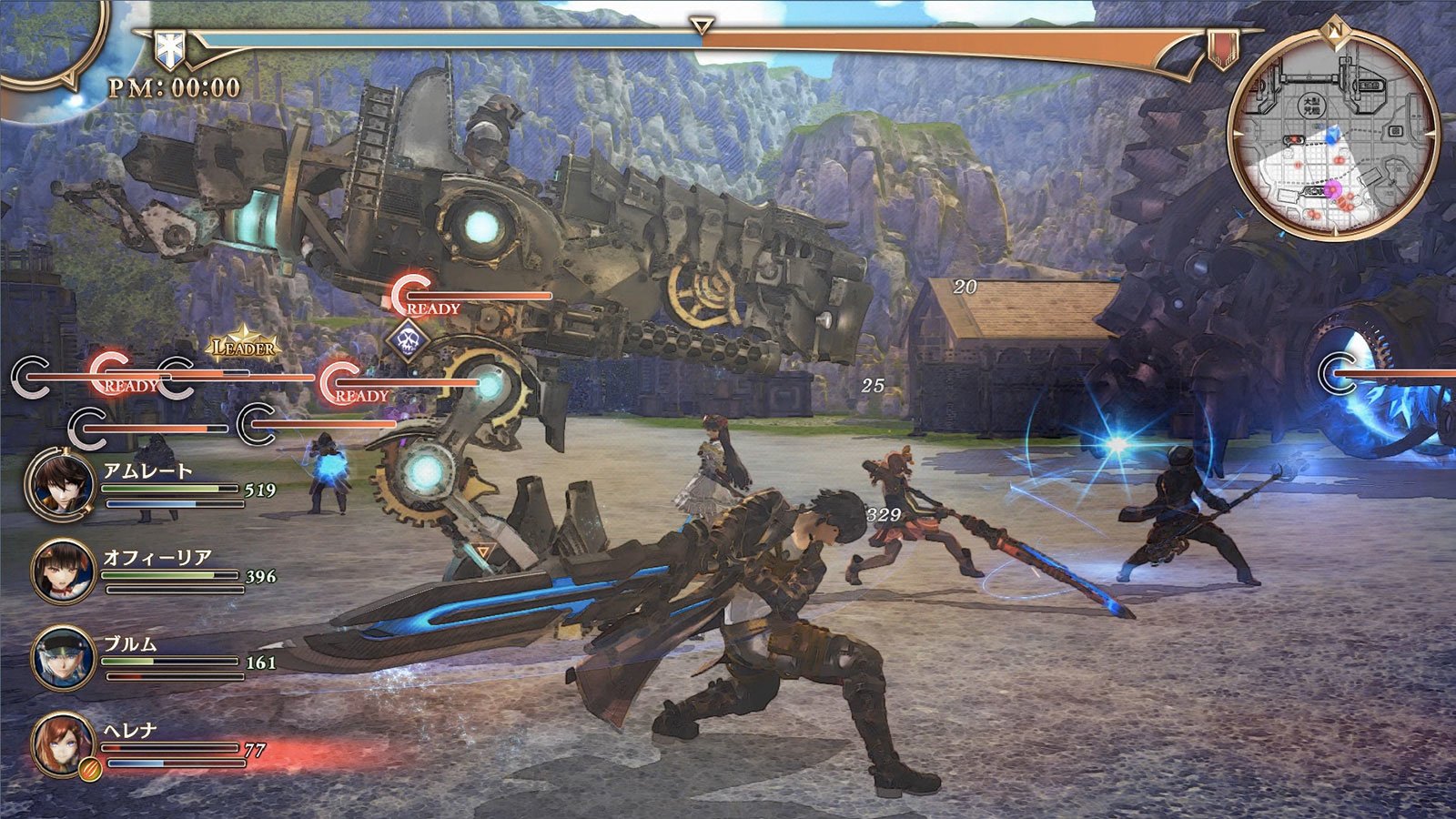Click the gold N compass marker on the minimap
The height and width of the screenshot is (819, 1456).
click(1335, 29)
